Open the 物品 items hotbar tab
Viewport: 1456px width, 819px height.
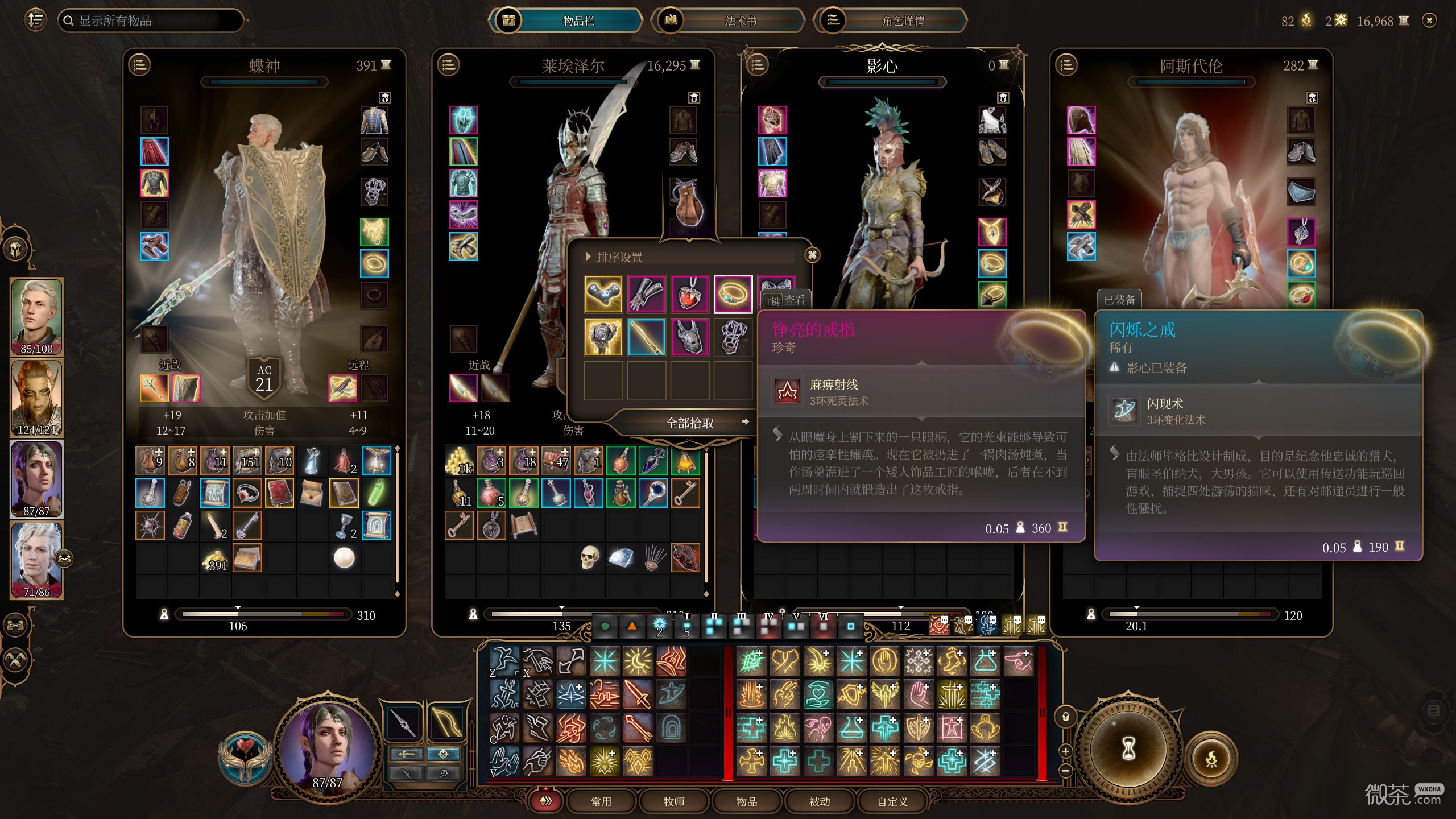point(746,801)
